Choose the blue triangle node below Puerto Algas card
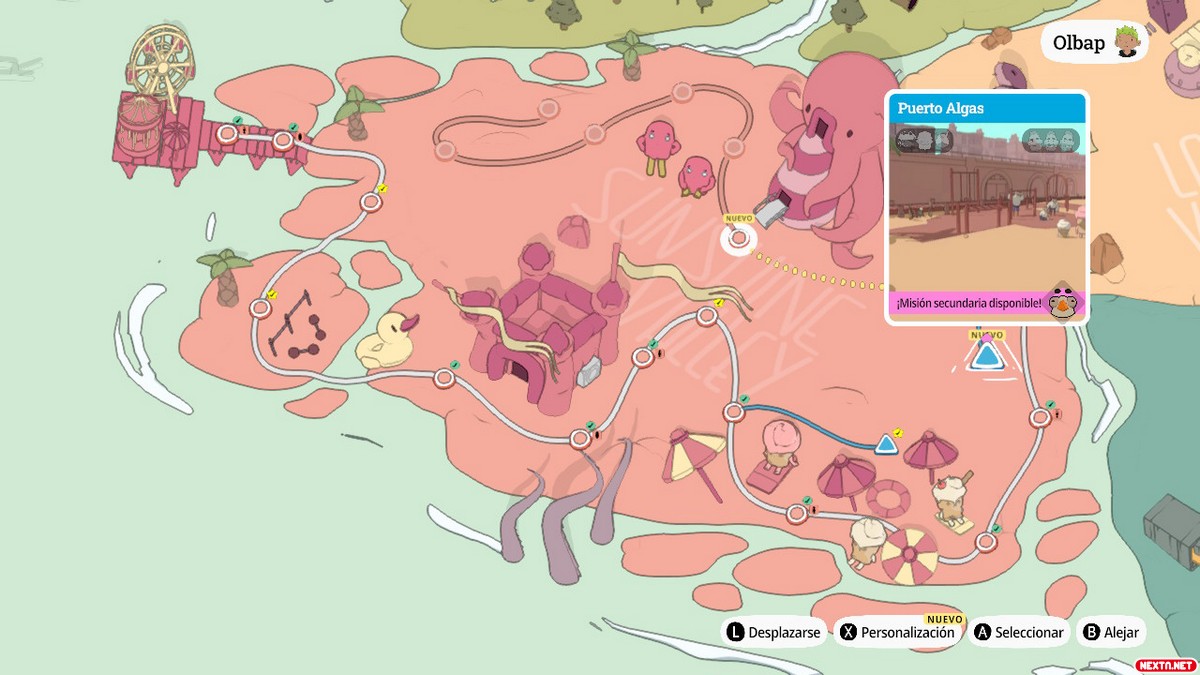This screenshot has height=675, width=1200. (987, 356)
